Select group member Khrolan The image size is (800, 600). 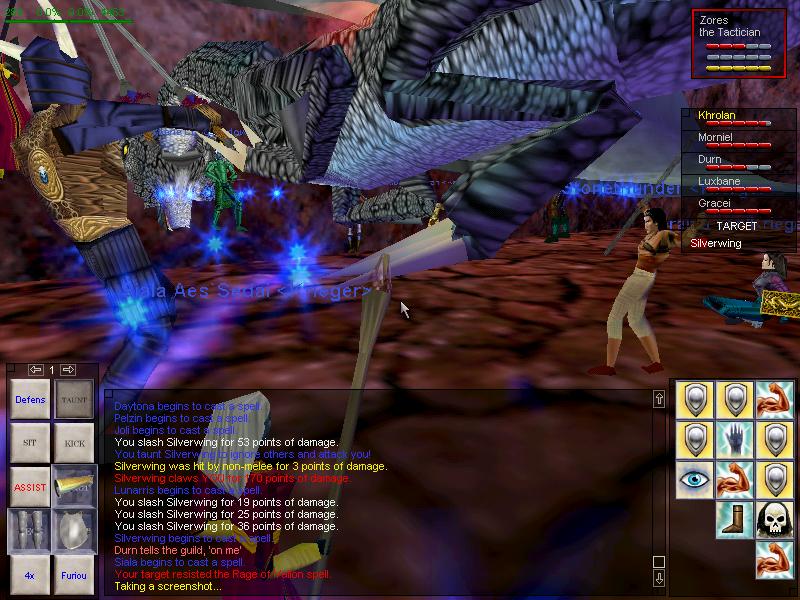716,116
